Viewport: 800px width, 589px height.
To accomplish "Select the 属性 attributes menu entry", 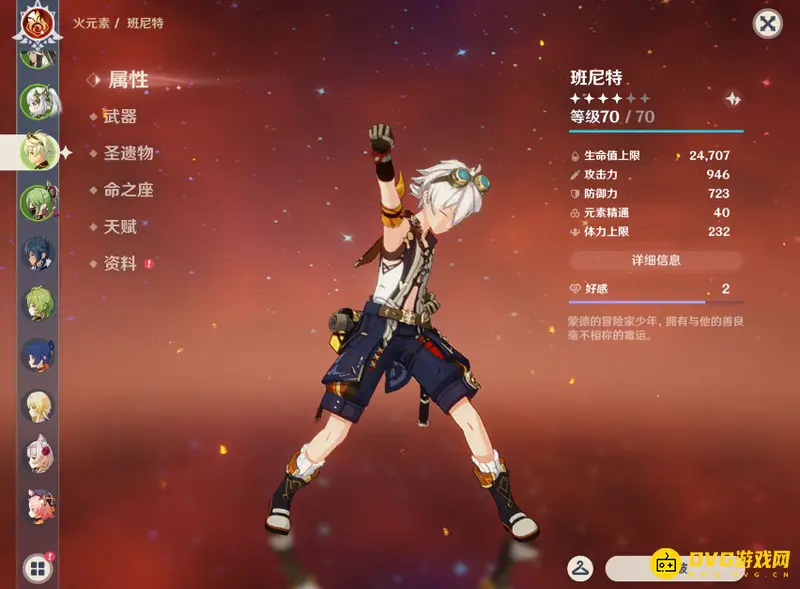I will point(127,80).
